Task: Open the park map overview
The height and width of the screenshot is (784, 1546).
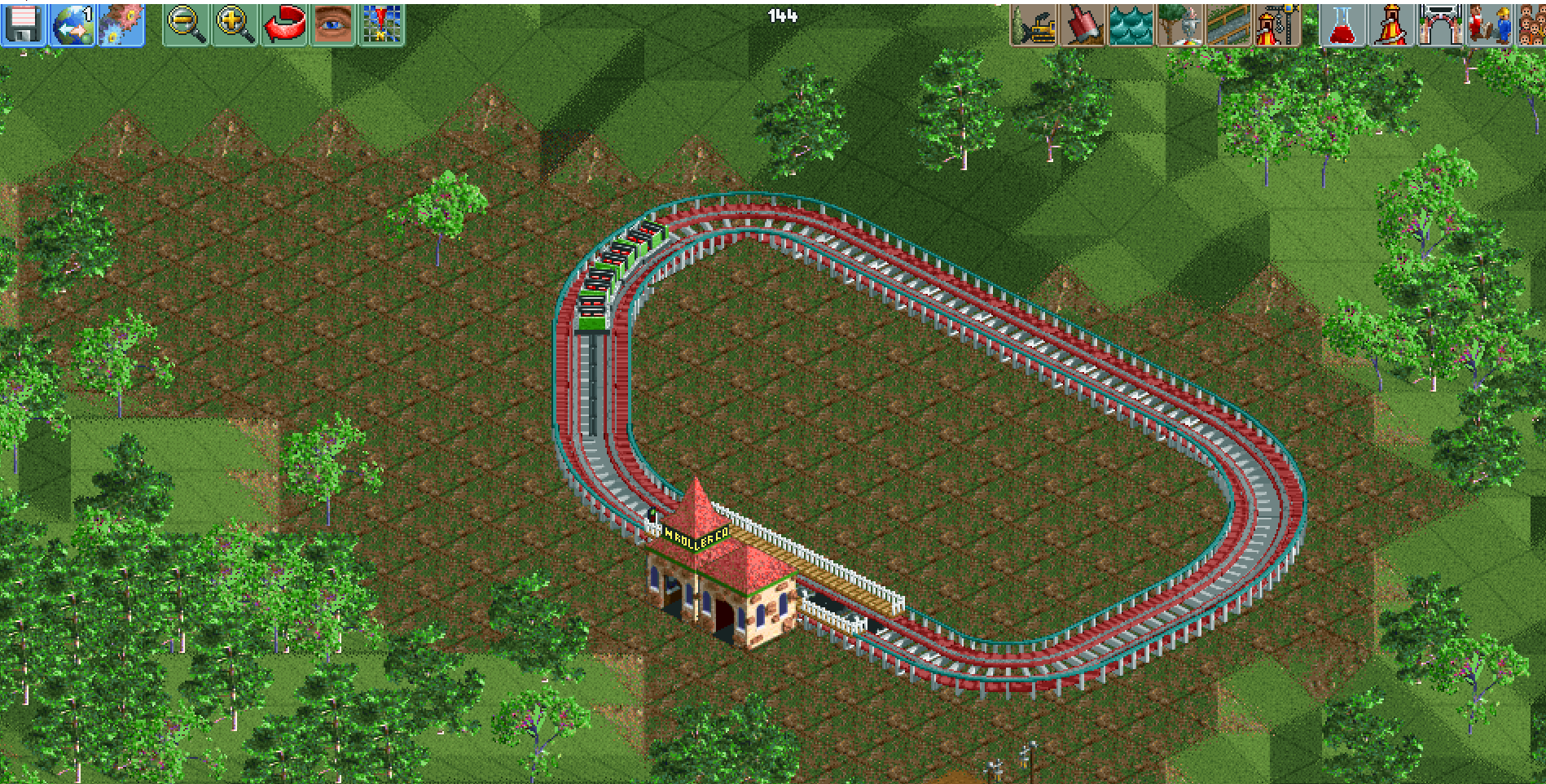Action: click(384, 24)
